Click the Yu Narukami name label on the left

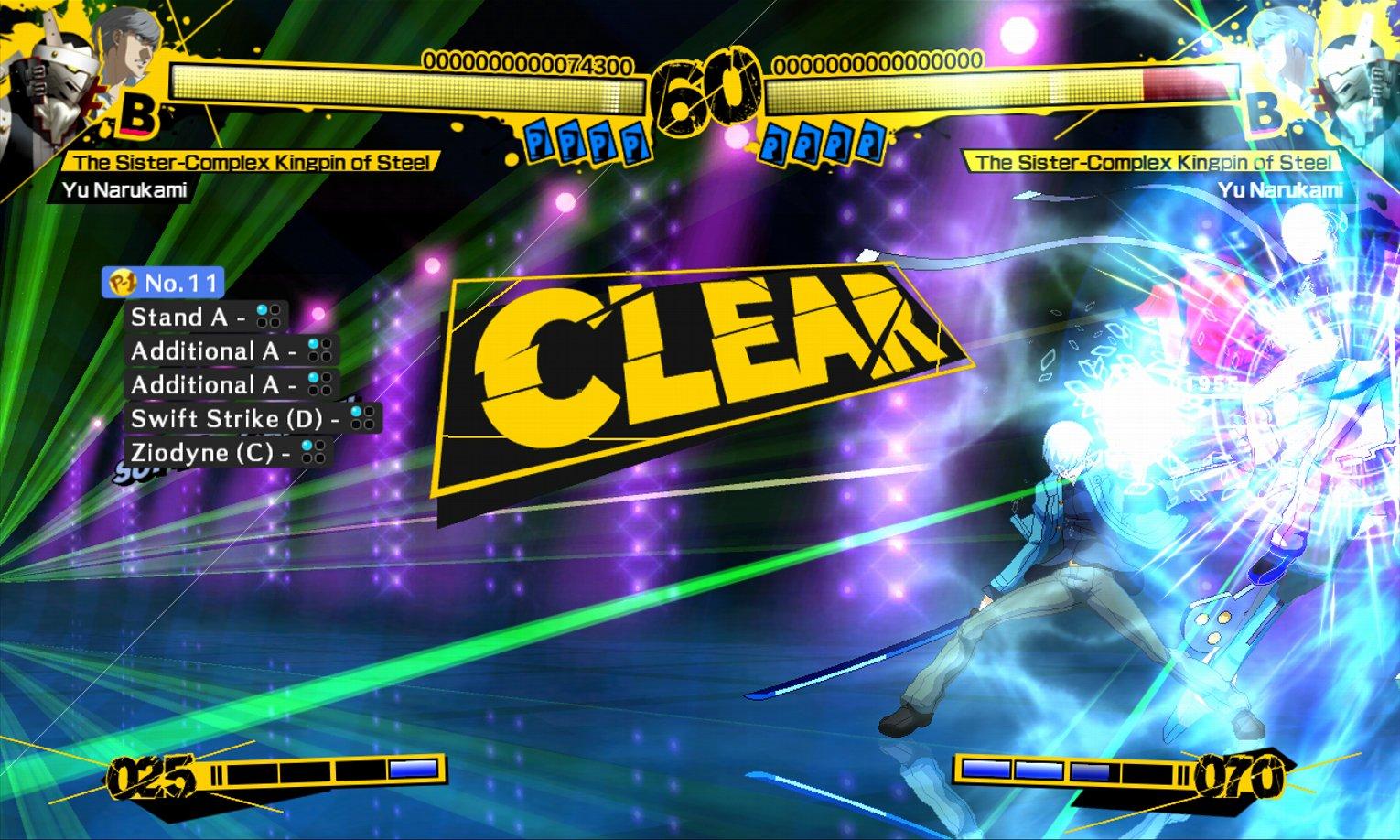click(126, 191)
